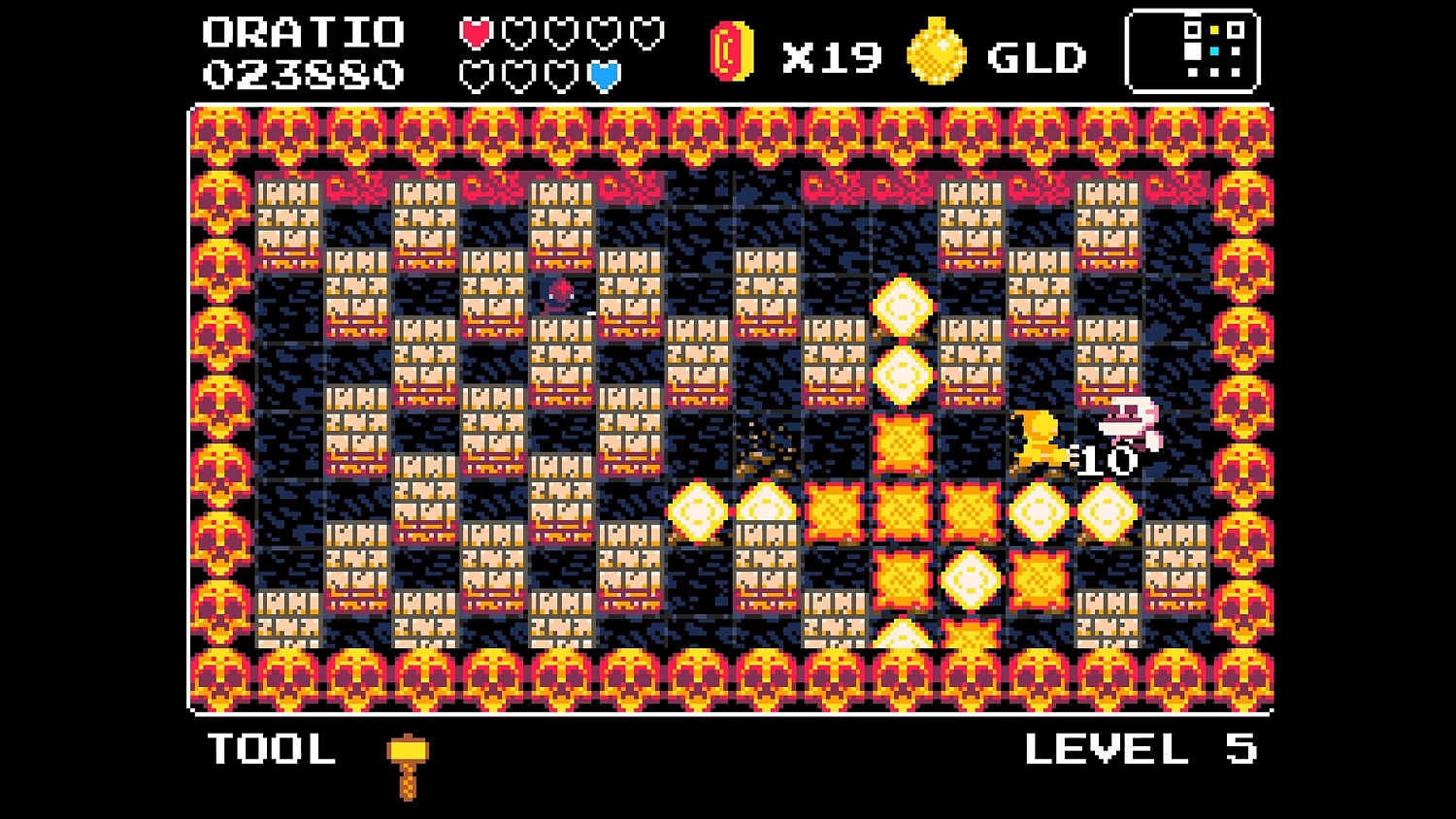Click the yellow tile highlighted on the minimap

1214,30
